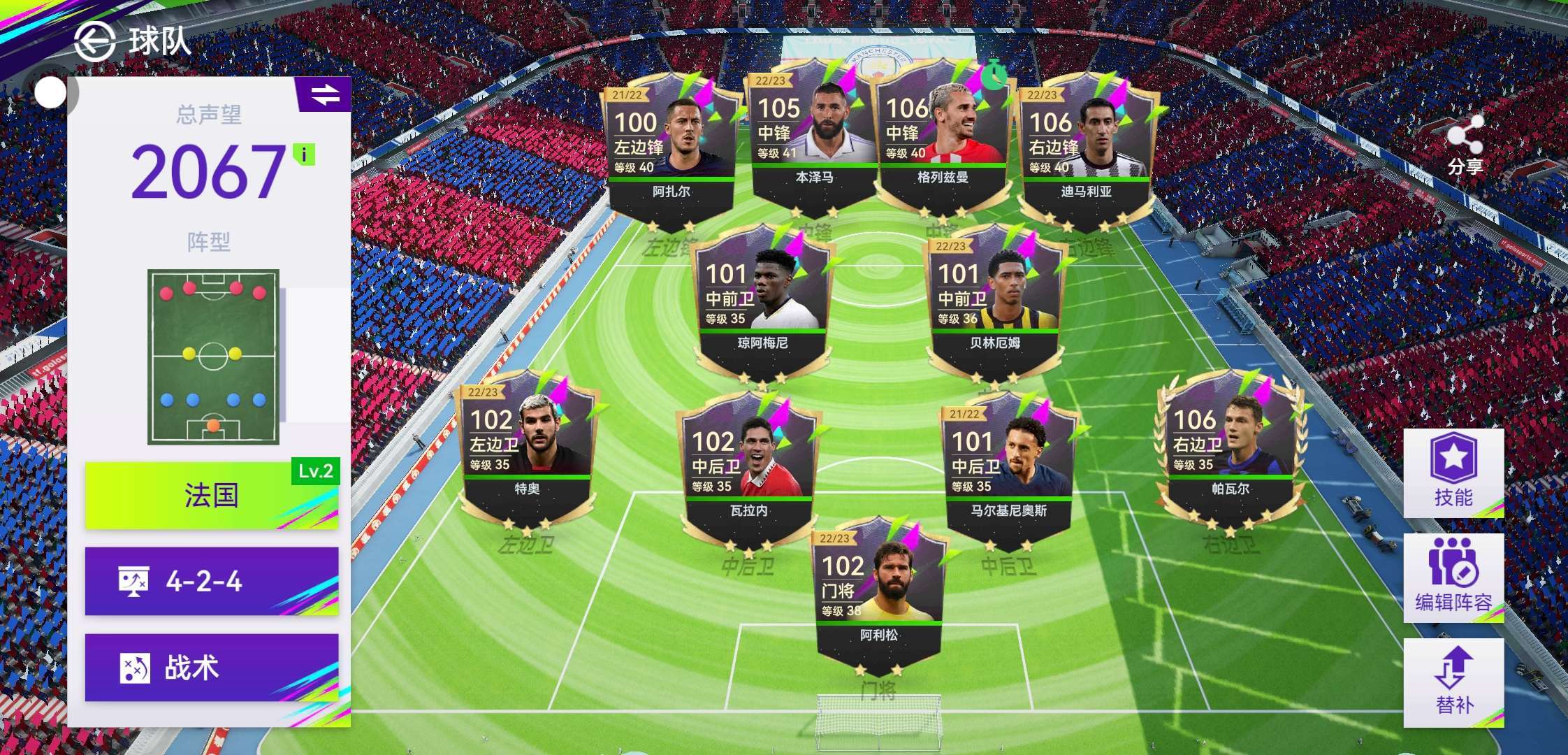Show the 替补 substitutes bench
The image size is (1568, 755).
(x=1453, y=682)
